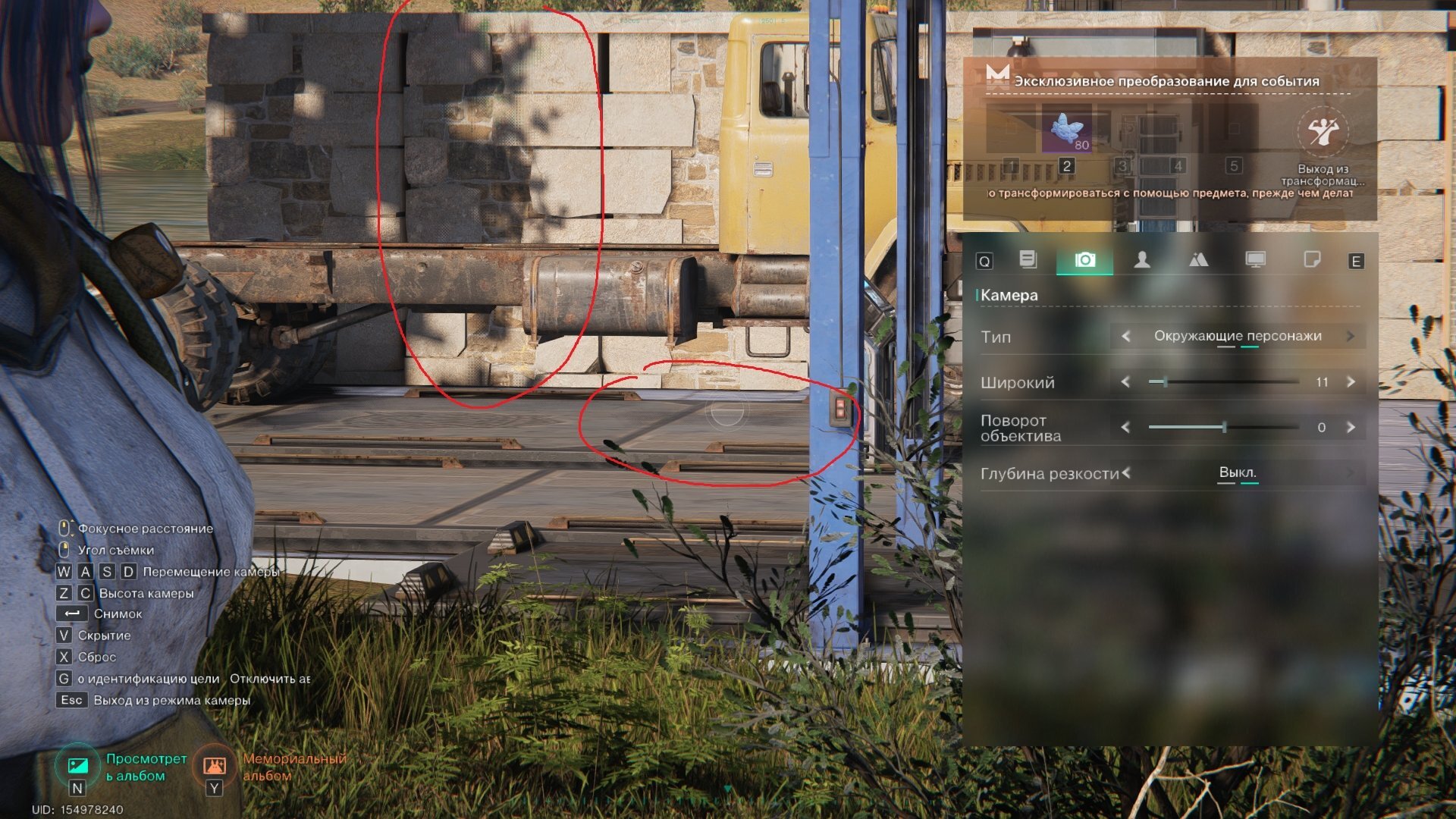The image size is (1456, 819).
Task: Decrease the lens rotation value
Action: pos(1125,427)
